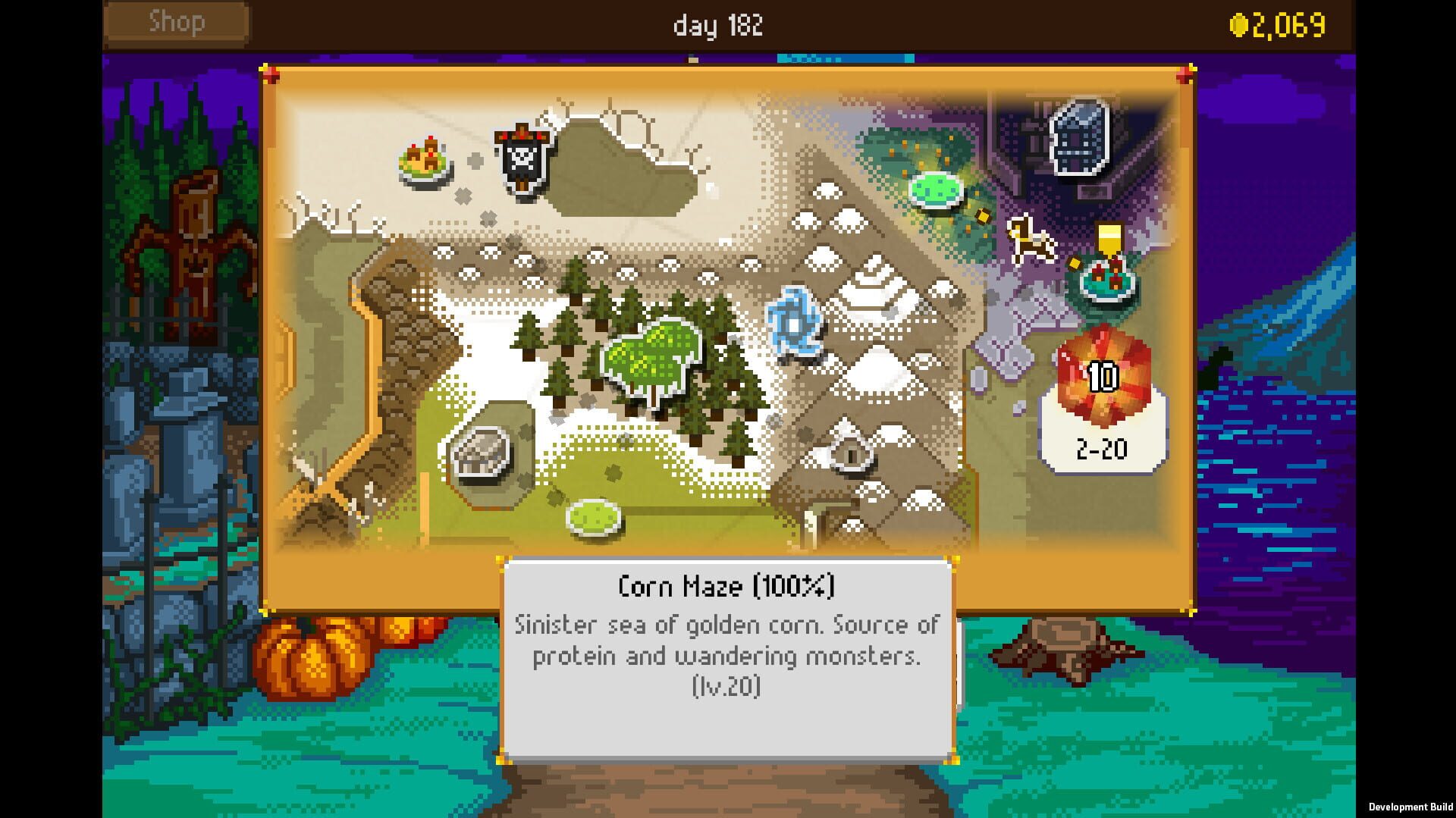Click the glowing green pond location

click(934, 190)
